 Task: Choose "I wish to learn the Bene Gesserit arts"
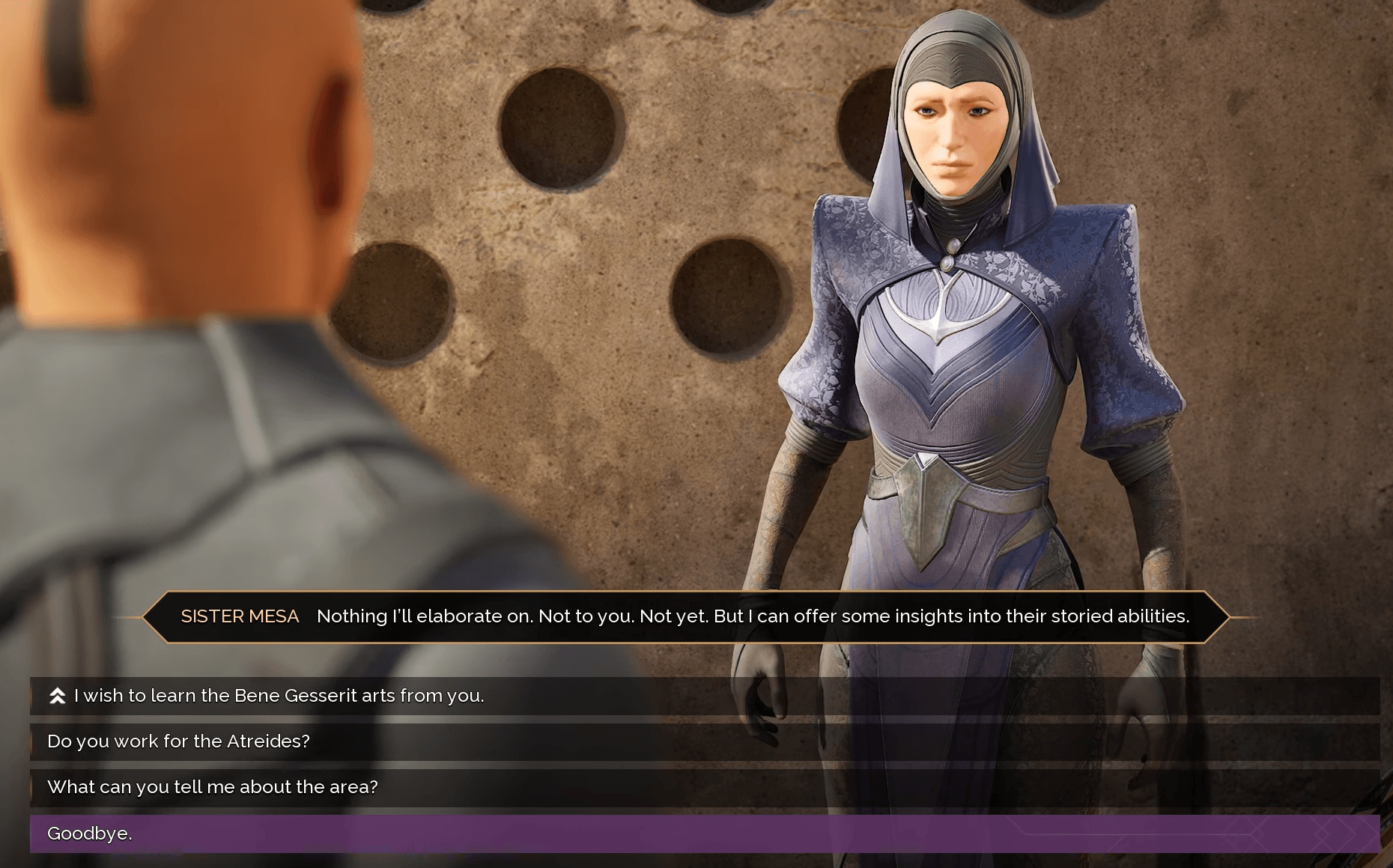coord(279,696)
